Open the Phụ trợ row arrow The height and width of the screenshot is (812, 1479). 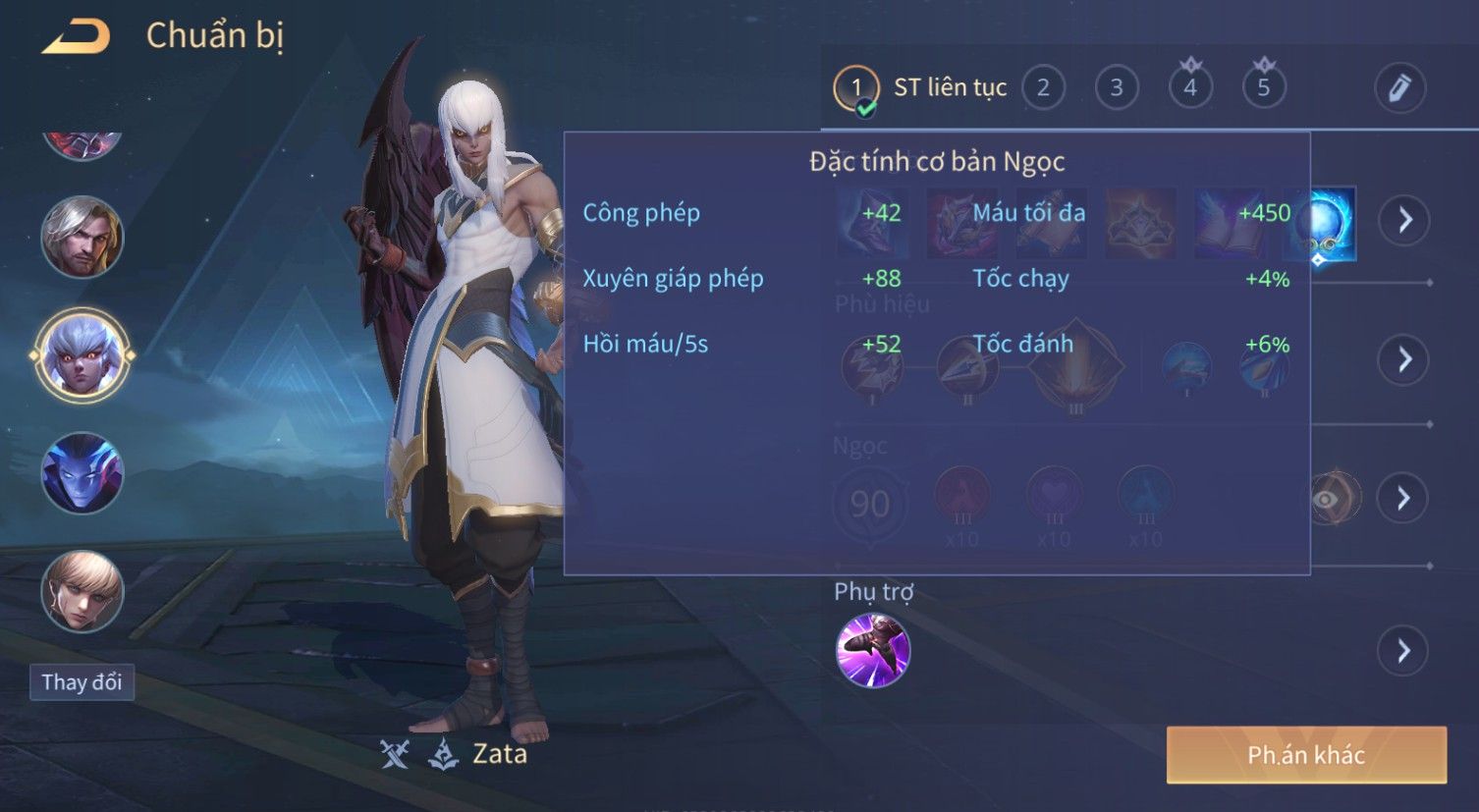coord(1403,650)
